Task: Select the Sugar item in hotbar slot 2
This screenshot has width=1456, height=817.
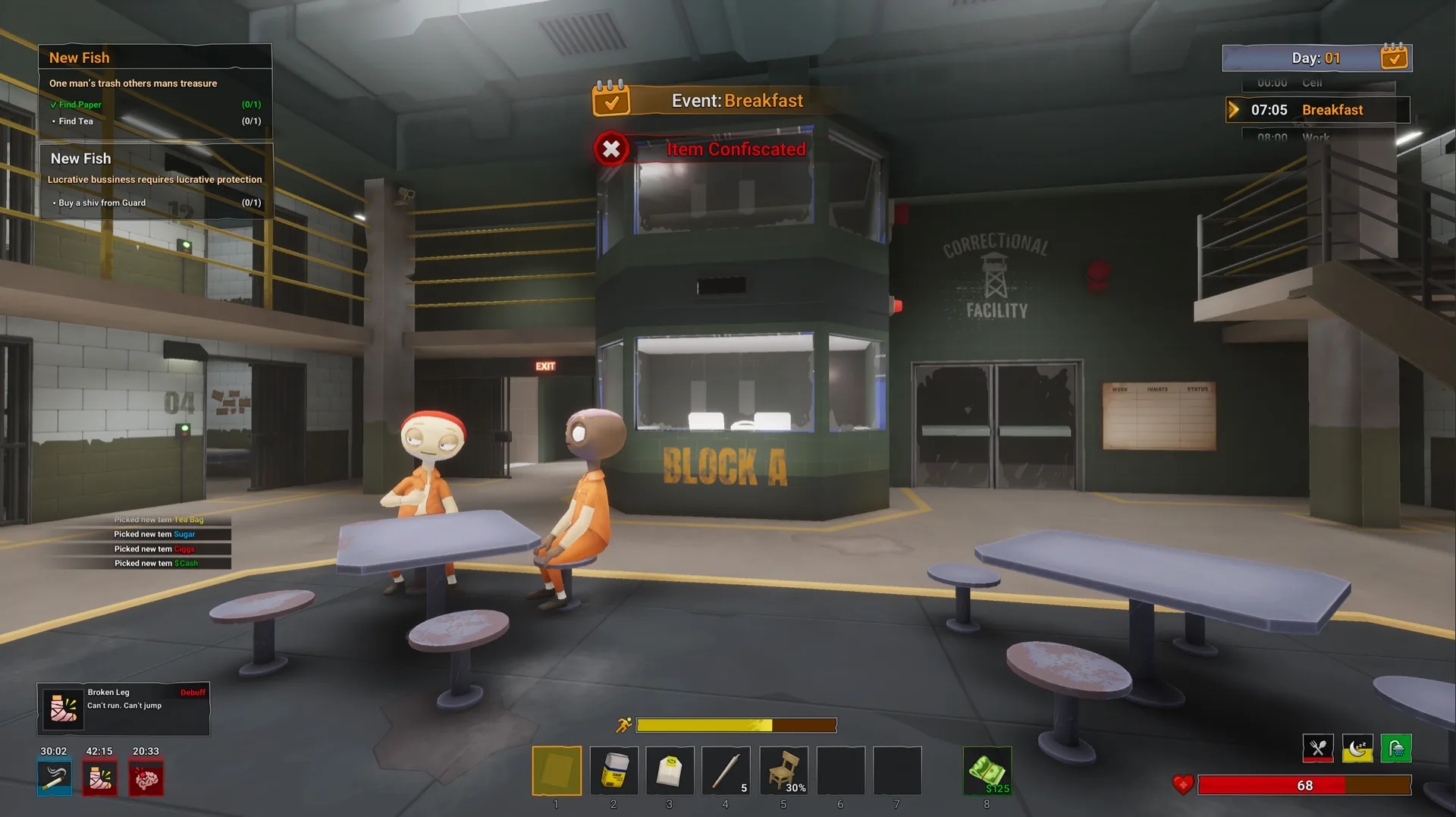Action: pos(613,770)
